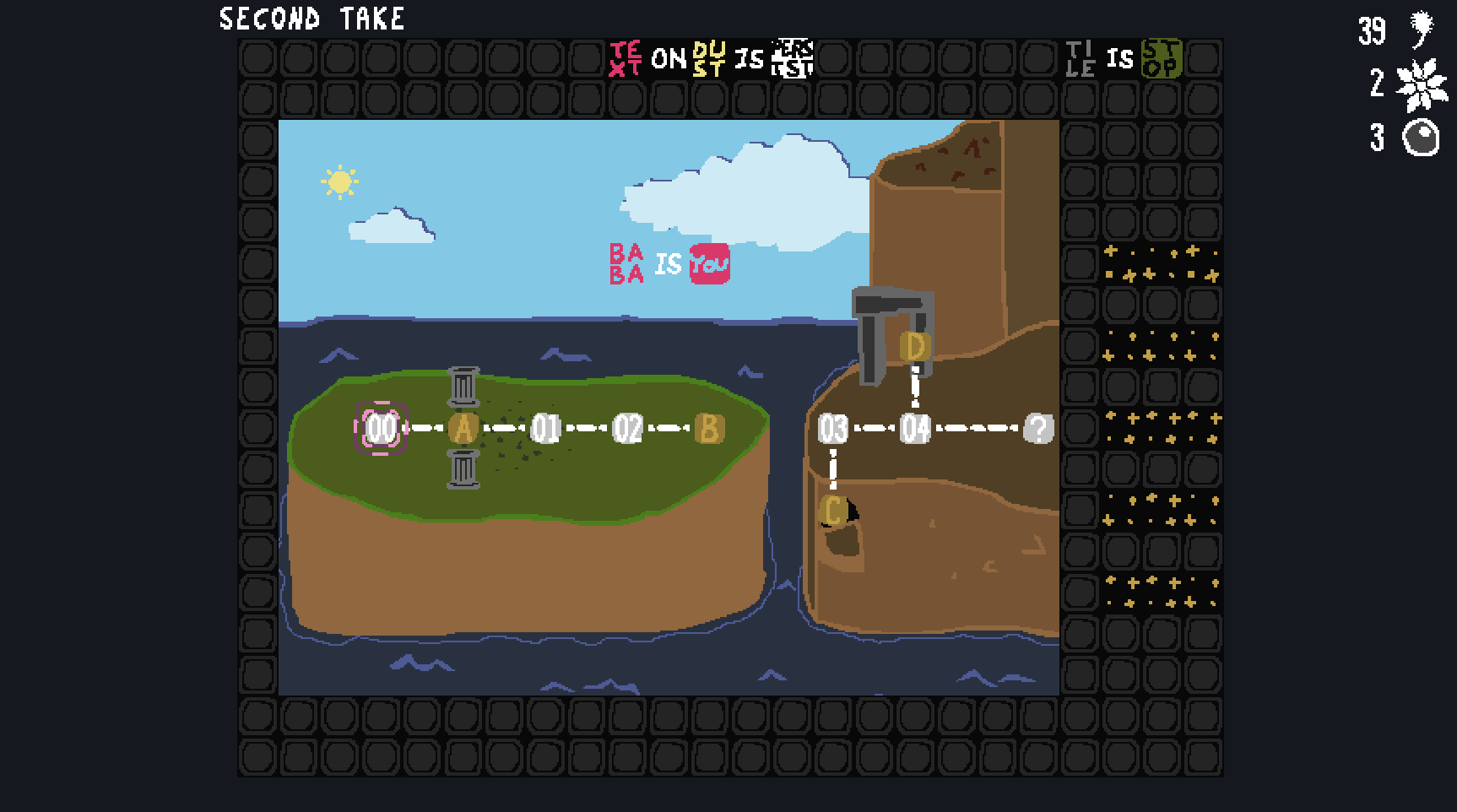
Task: Open level 01 on the island
Action: pyautogui.click(x=545, y=428)
